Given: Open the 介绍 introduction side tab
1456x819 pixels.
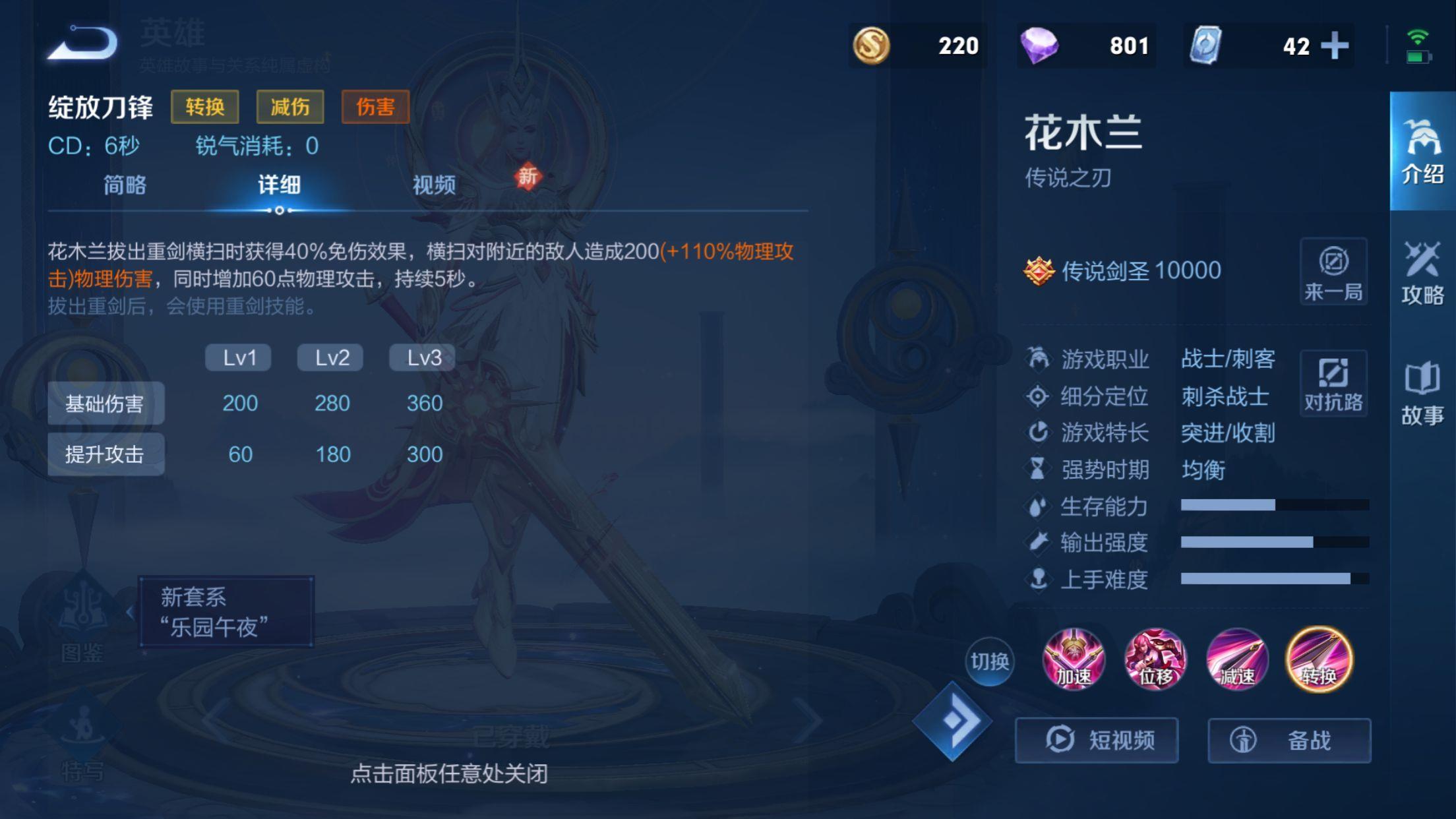Looking at the screenshot, I should (x=1422, y=152).
